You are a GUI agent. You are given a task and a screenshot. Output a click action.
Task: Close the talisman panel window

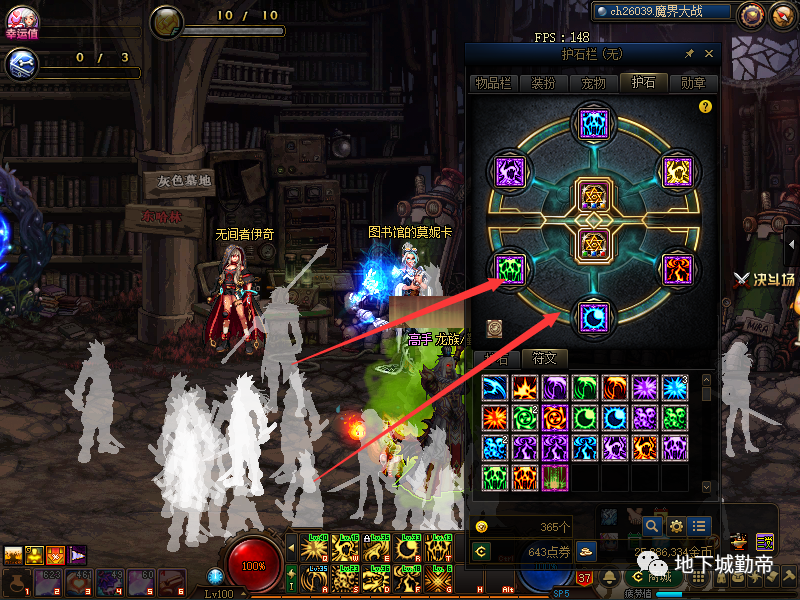(709, 54)
